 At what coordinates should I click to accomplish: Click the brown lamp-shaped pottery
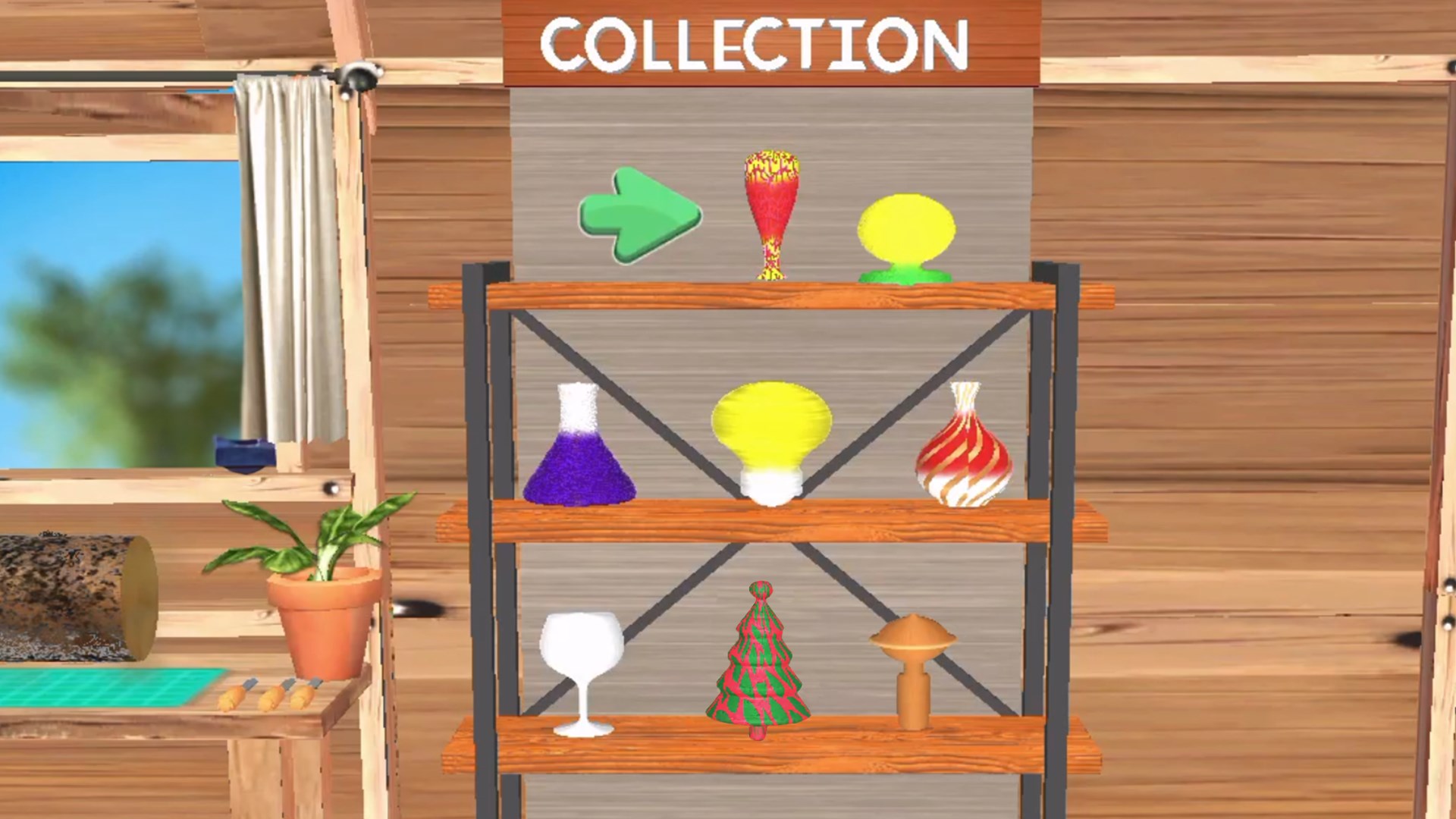pyautogui.click(x=914, y=667)
